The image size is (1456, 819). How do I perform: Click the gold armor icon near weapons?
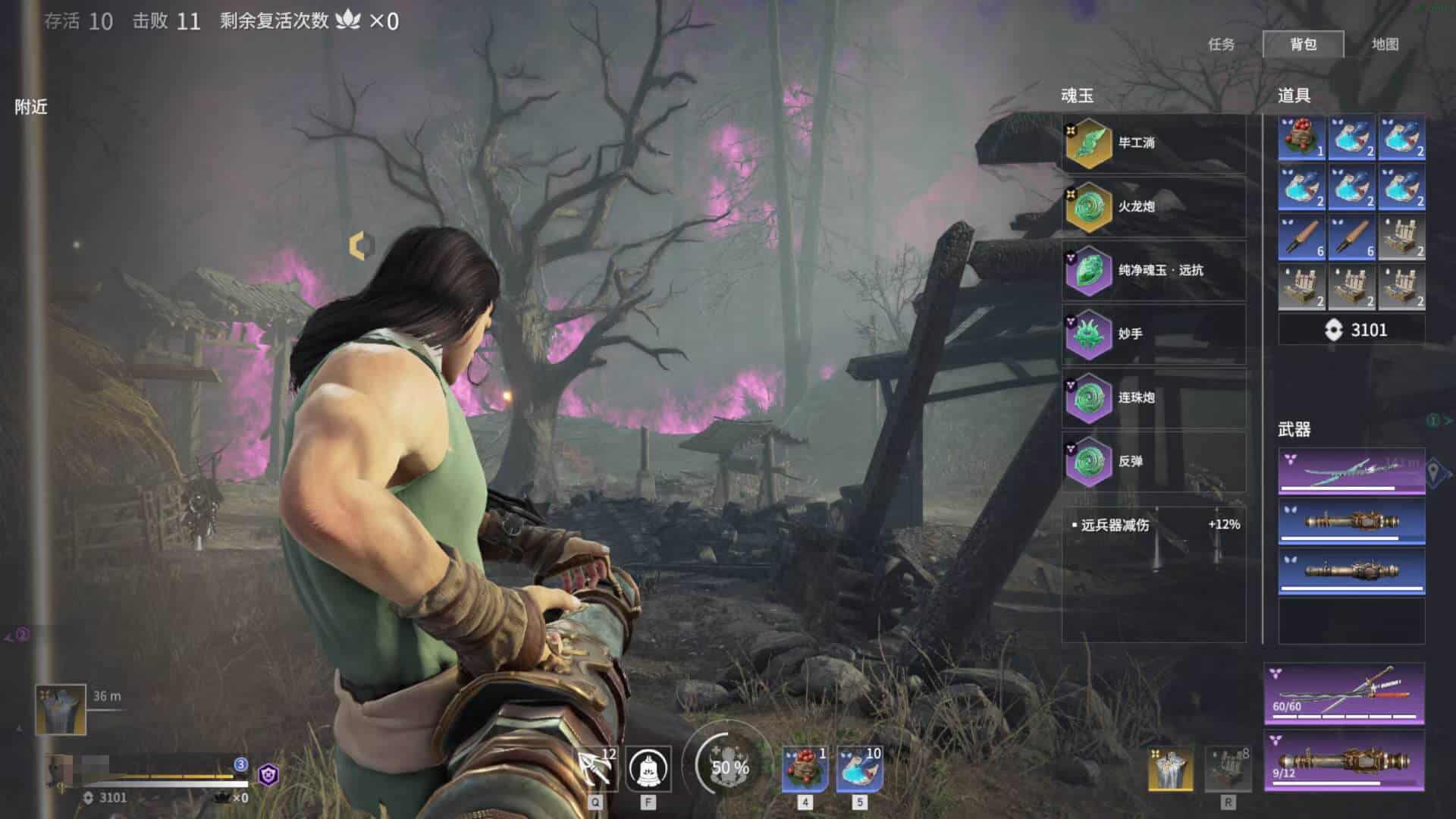tap(1170, 767)
